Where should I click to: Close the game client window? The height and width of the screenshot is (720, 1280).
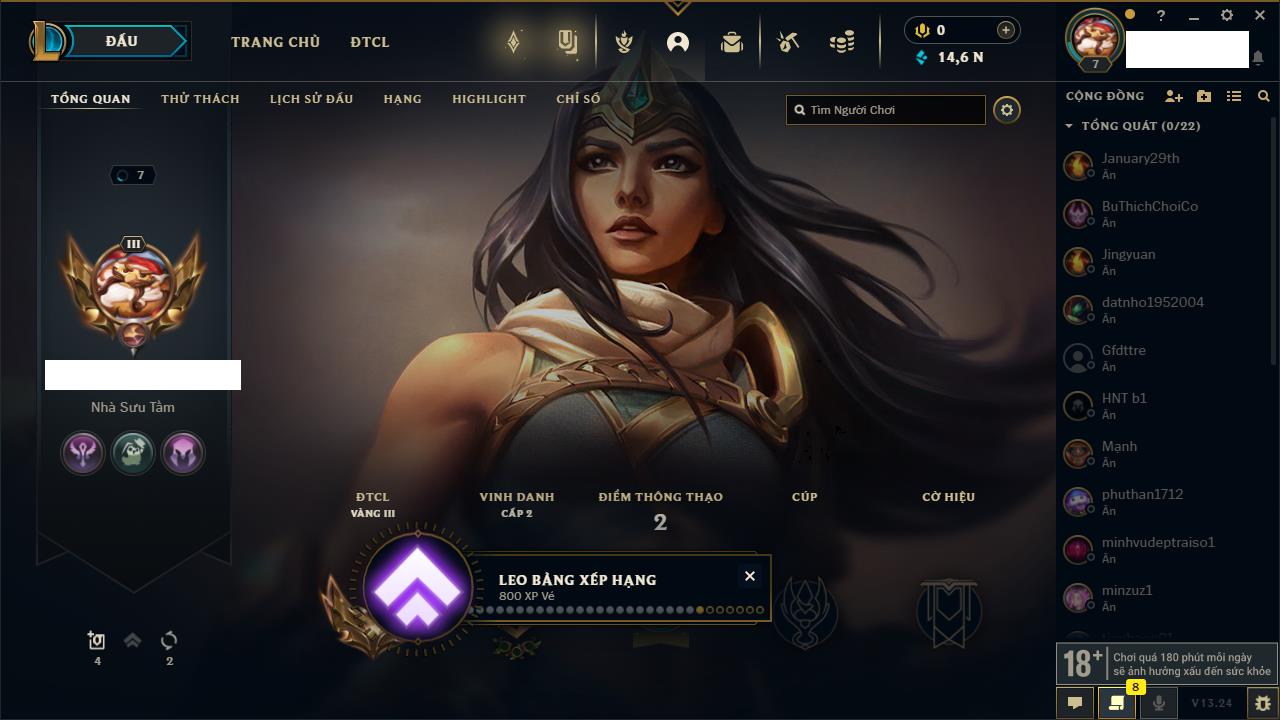point(1260,16)
